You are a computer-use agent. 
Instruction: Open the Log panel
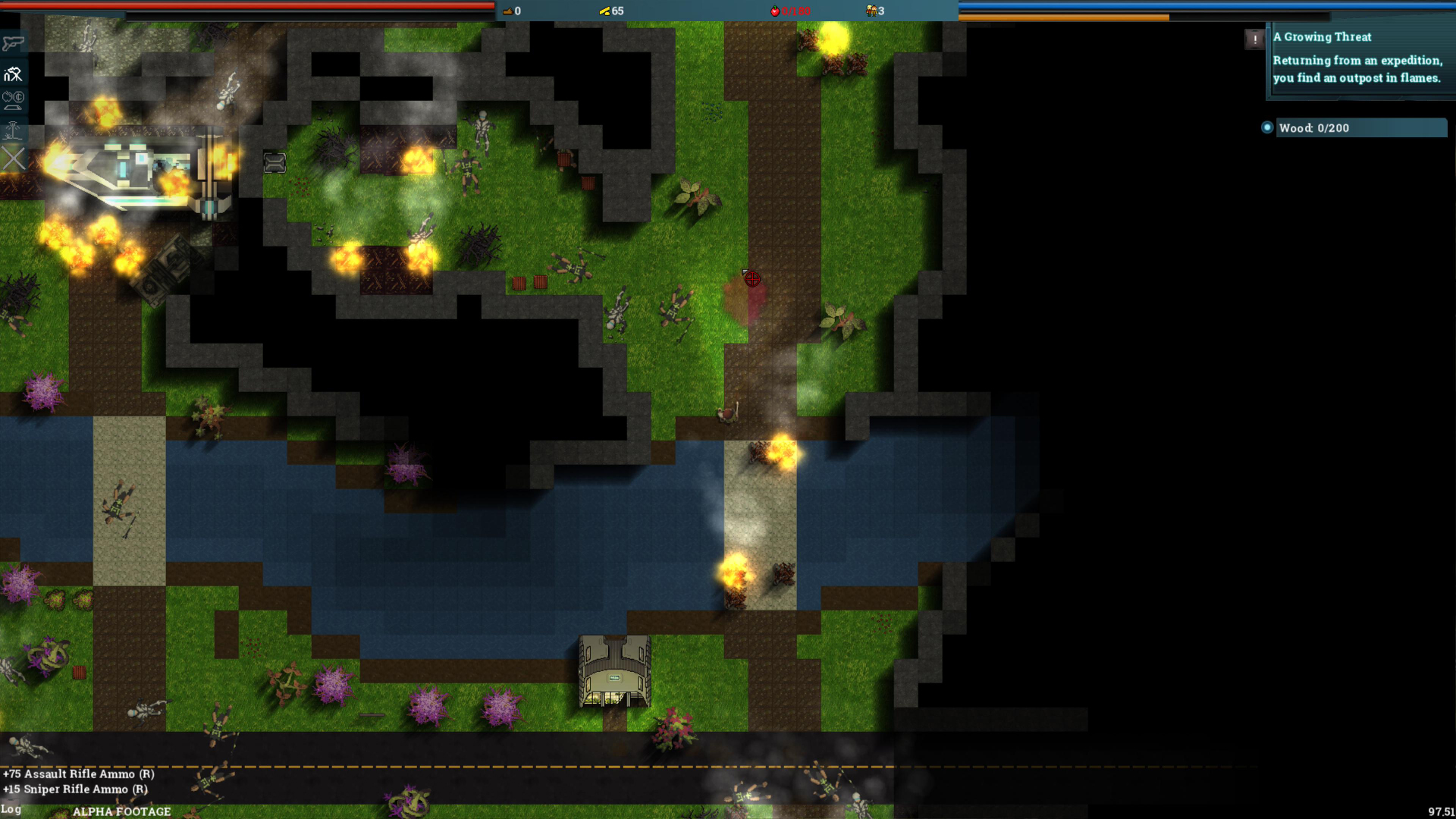11,809
